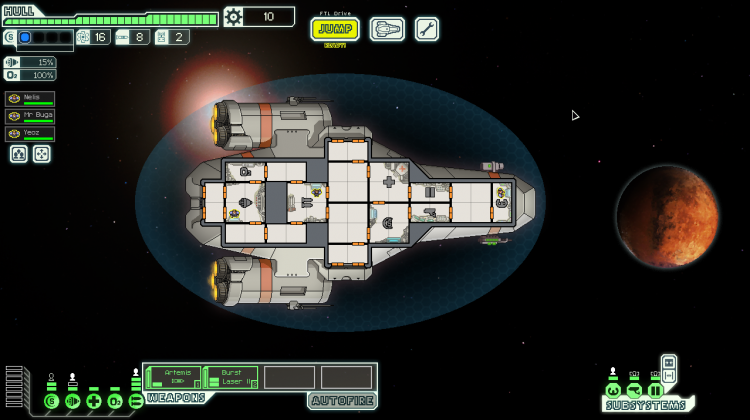Open the wrench options menu
Screen dimensions: 750x420
click(427, 29)
